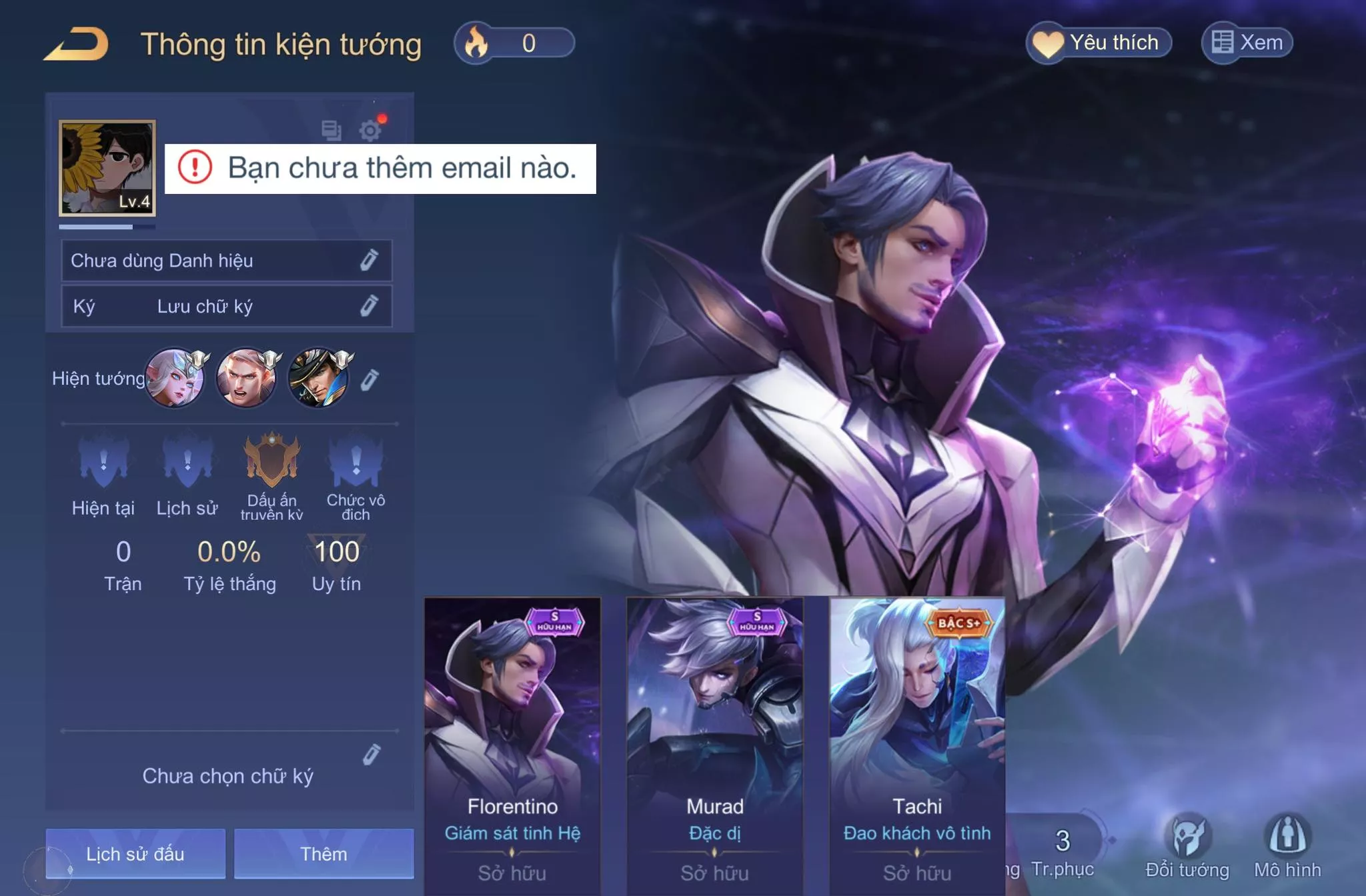1366x896 pixels.
Task: Click the Thêm button
Action: [323, 853]
